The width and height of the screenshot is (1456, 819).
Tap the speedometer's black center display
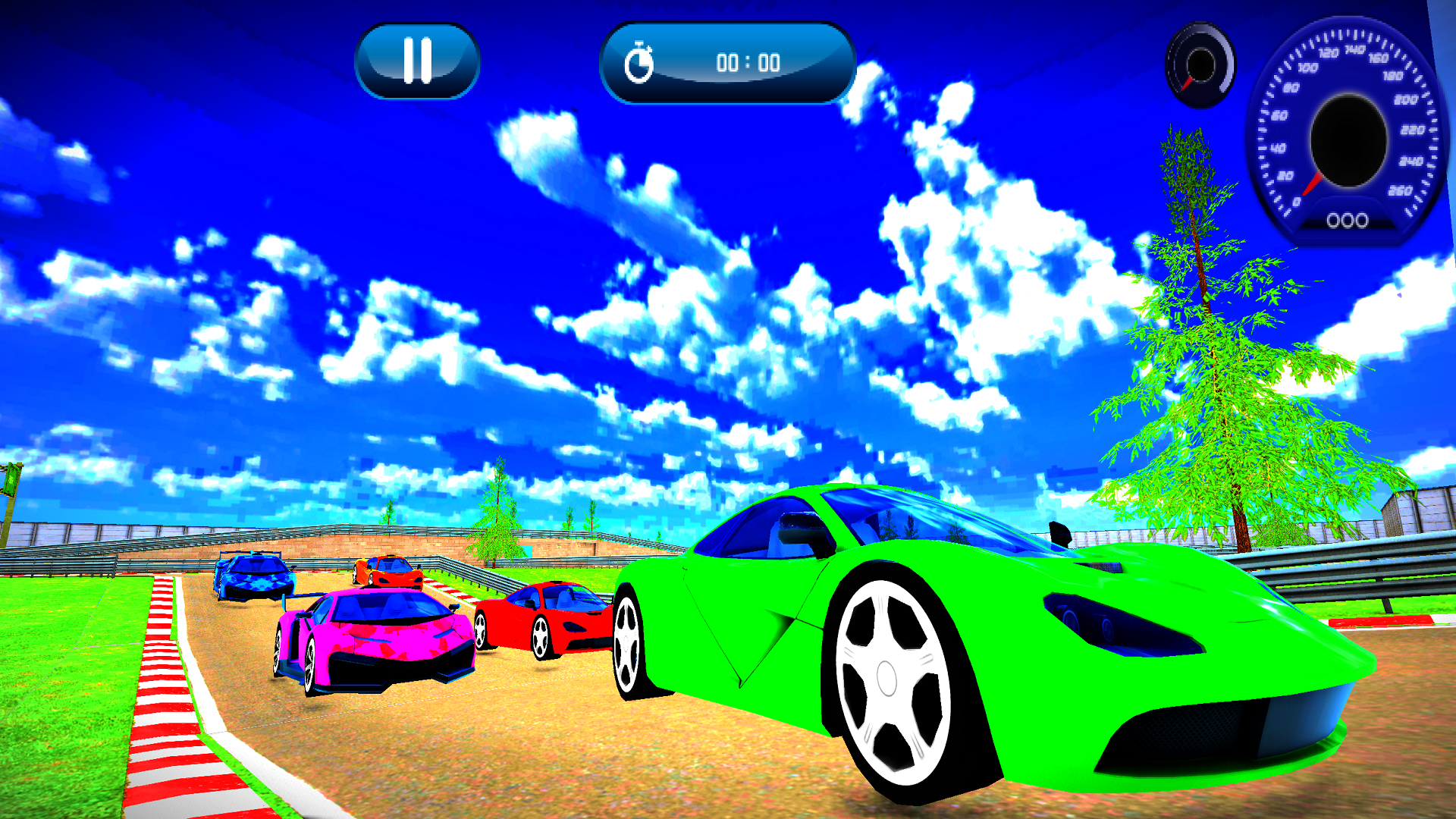pyautogui.click(x=1350, y=138)
